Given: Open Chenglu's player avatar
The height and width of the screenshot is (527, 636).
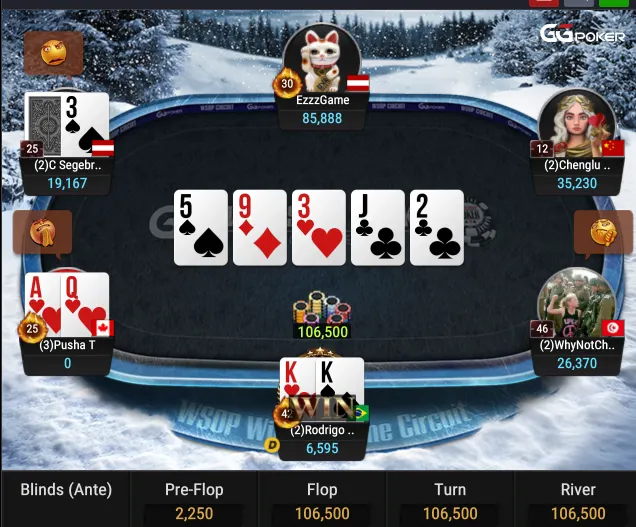Looking at the screenshot, I should [x=575, y=124].
